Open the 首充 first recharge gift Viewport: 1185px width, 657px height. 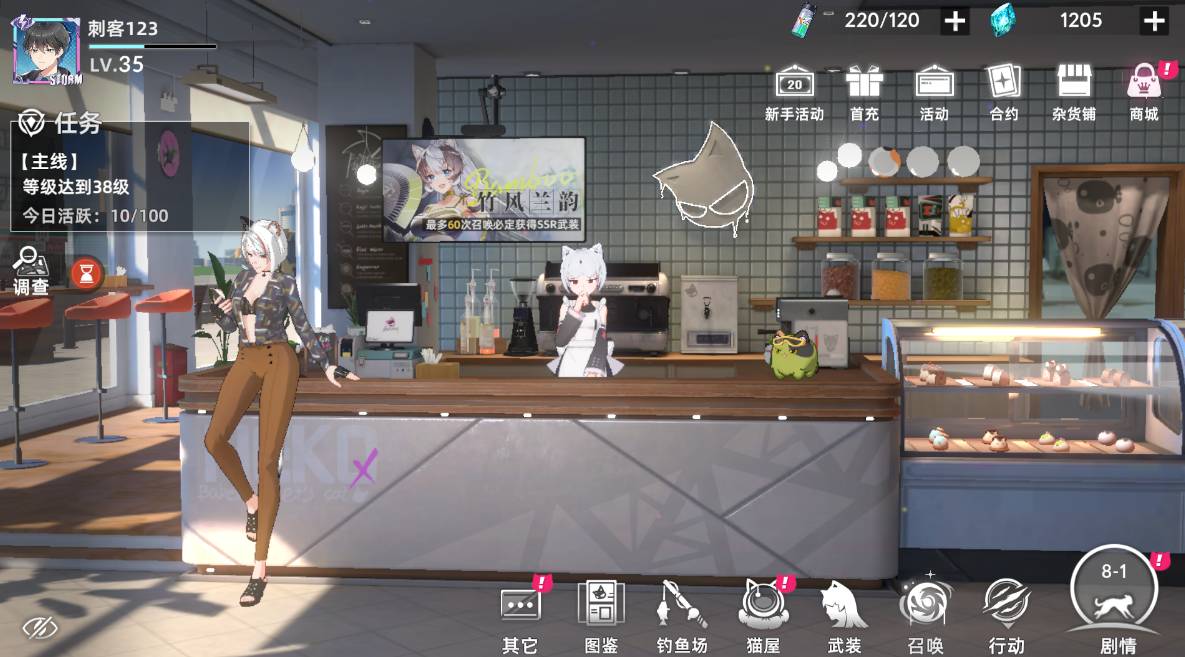[864, 92]
